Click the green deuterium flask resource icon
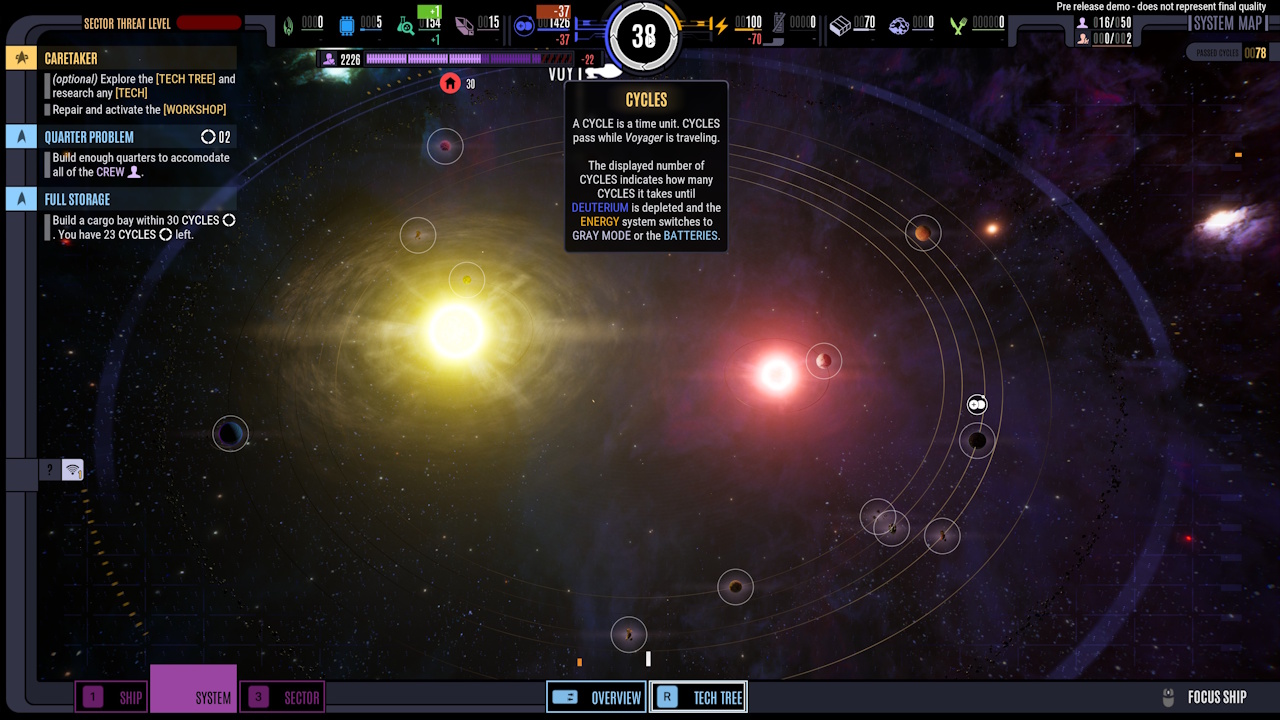The width and height of the screenshot is (1280, 720). pyautogui.click(x=404, y=24)
